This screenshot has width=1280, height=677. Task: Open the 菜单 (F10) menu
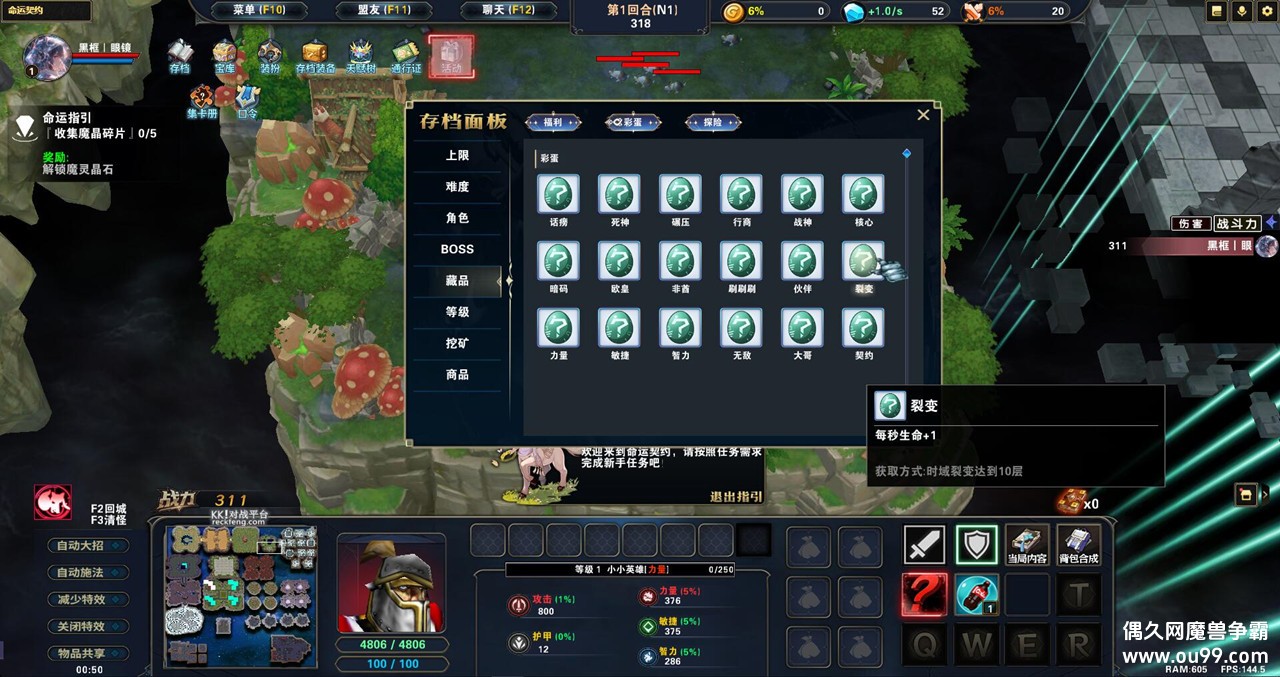259,11
